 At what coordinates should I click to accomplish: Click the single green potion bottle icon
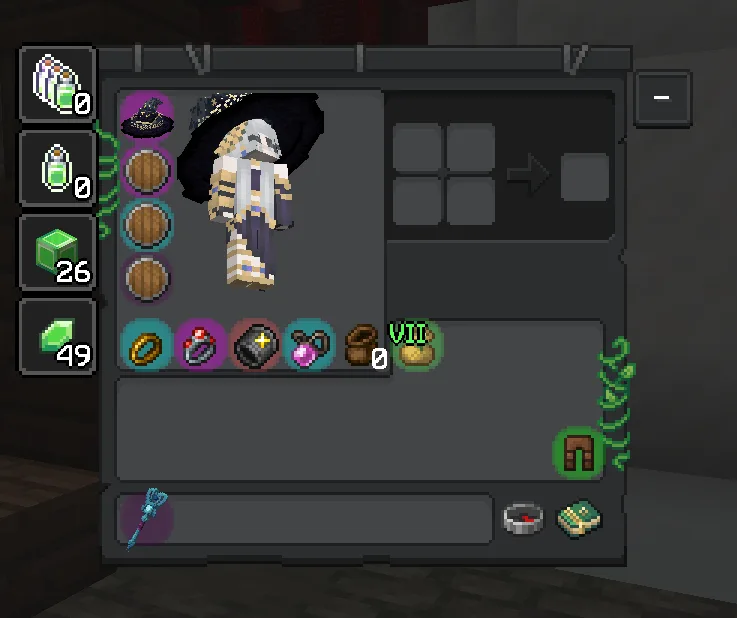pyautogui.click(x=58, y=168)
